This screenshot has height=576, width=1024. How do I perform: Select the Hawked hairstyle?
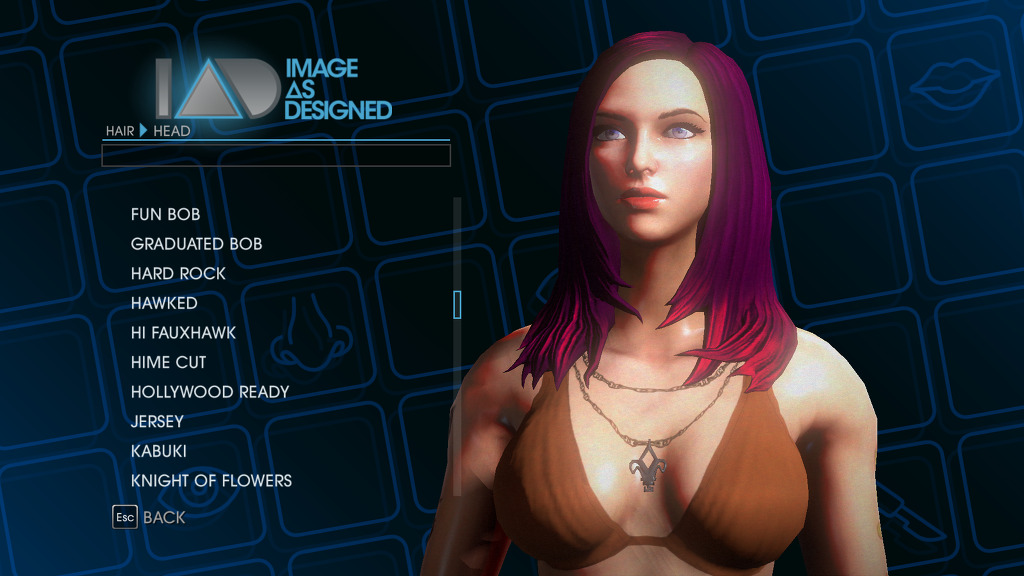pos(164,303)
